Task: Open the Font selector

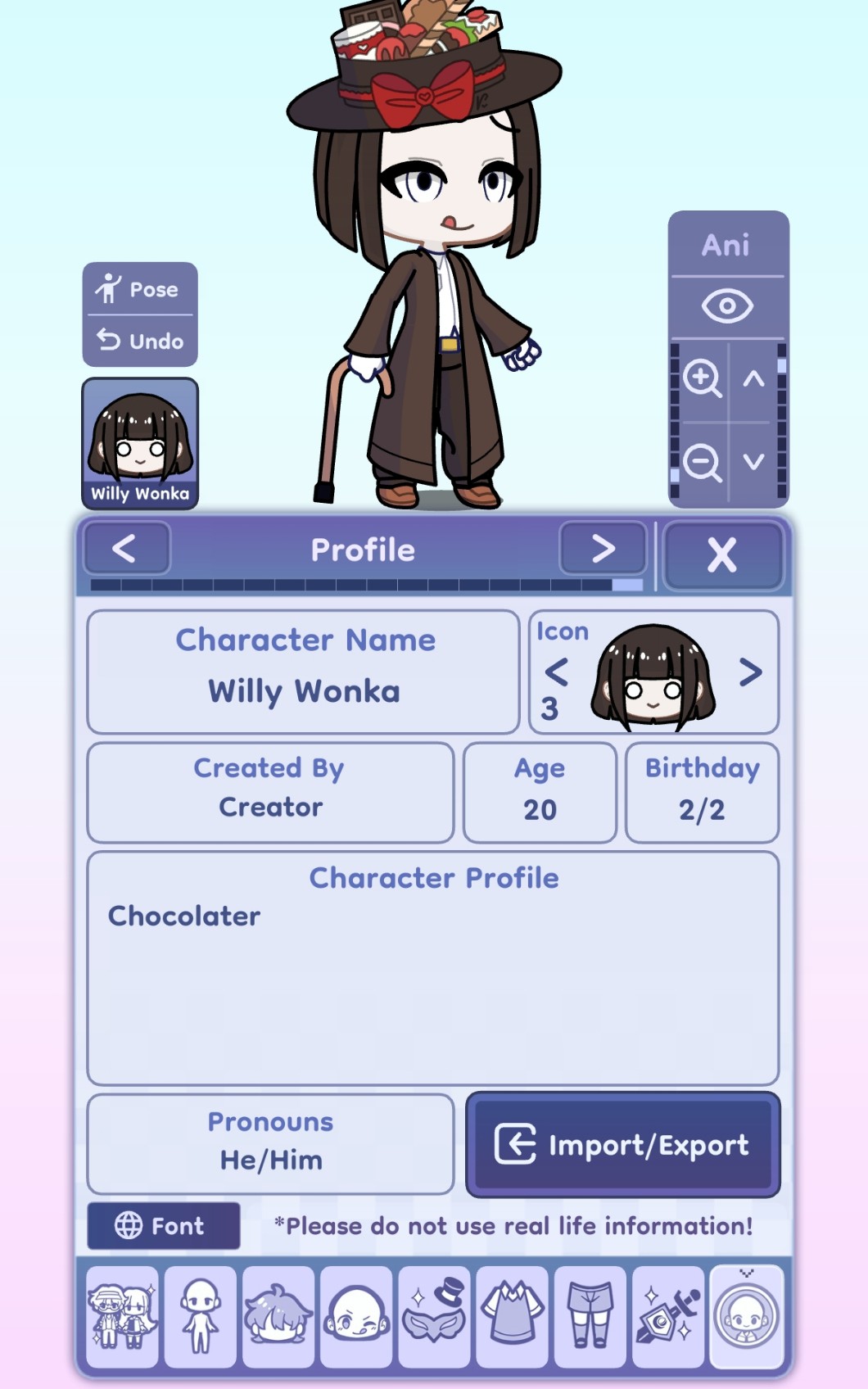Action: (164, 1225)
